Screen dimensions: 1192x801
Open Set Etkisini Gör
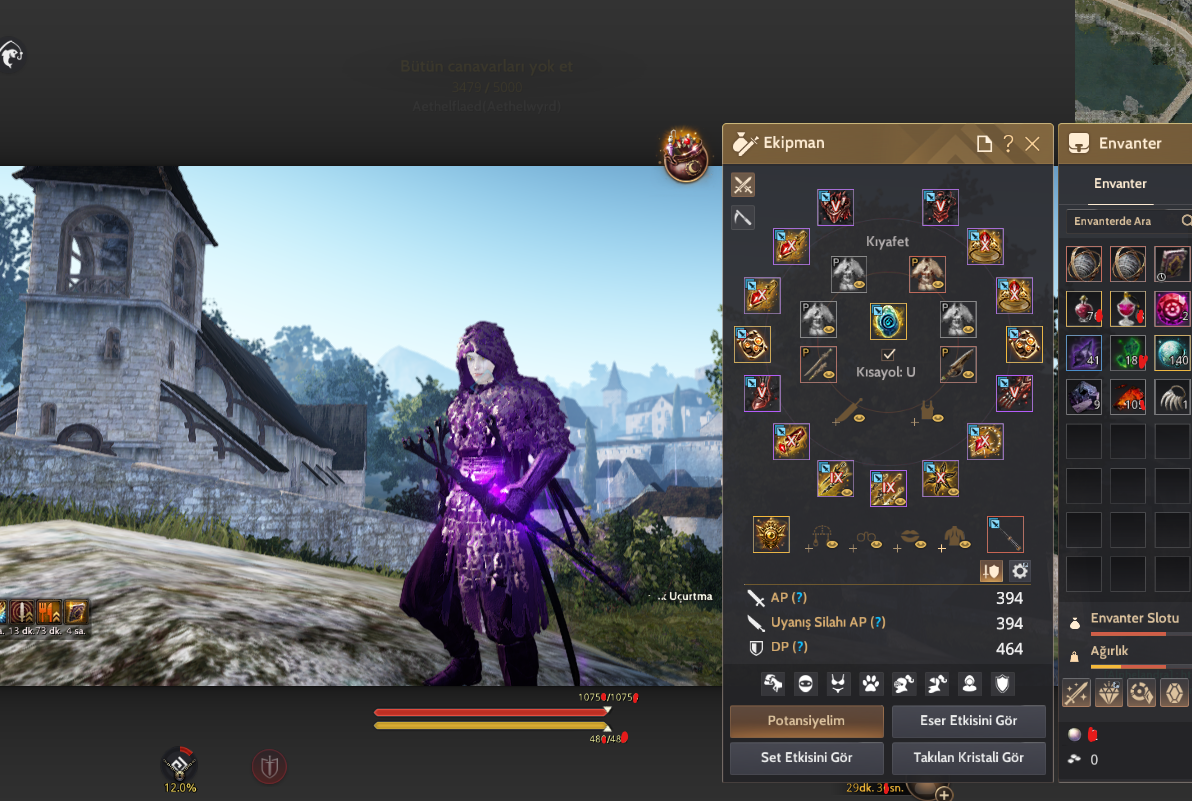[x=807, y=757]
